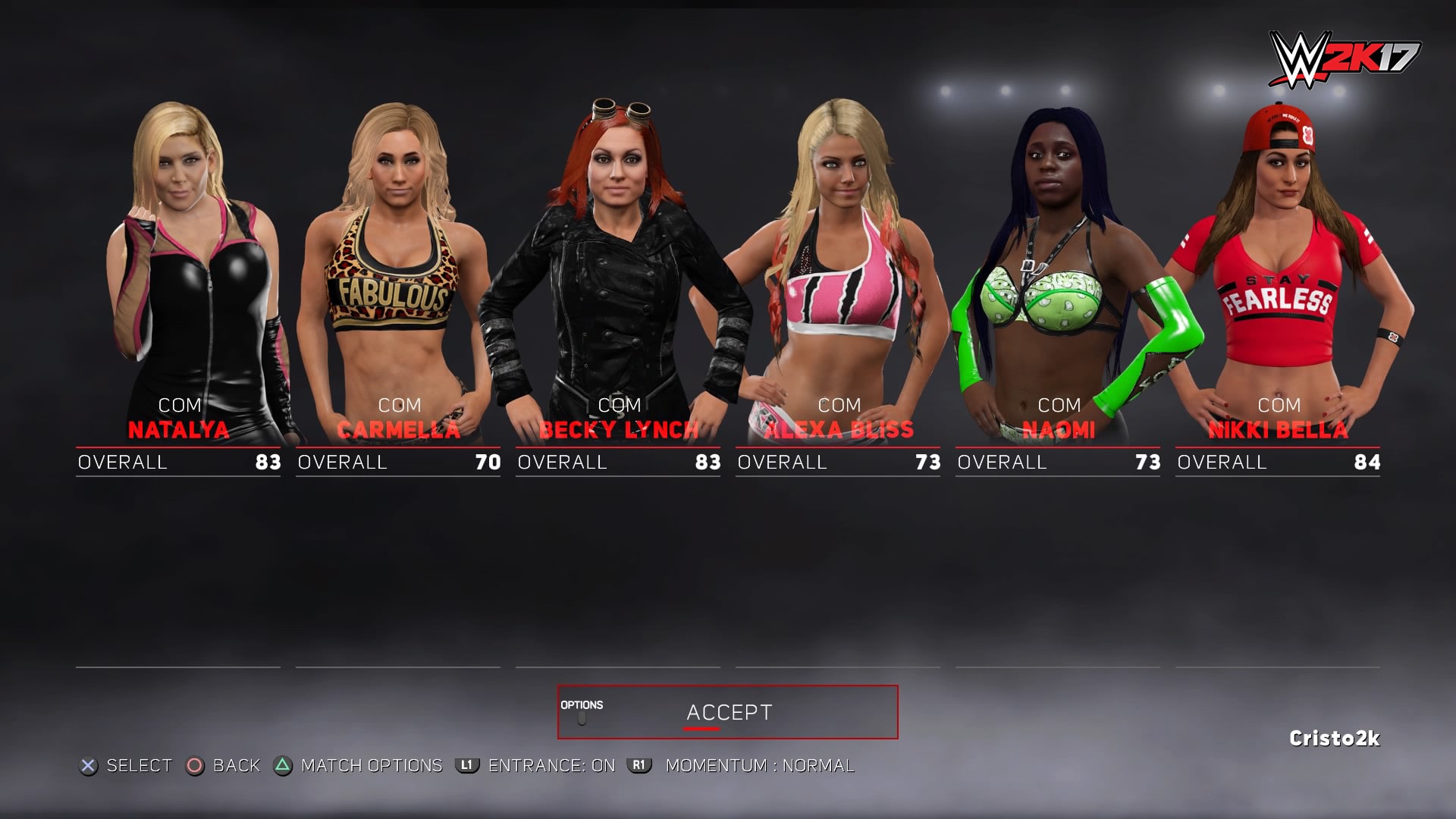Open Match Options
The height and width of the screenshot is (819, 1456).
(359, 766)
